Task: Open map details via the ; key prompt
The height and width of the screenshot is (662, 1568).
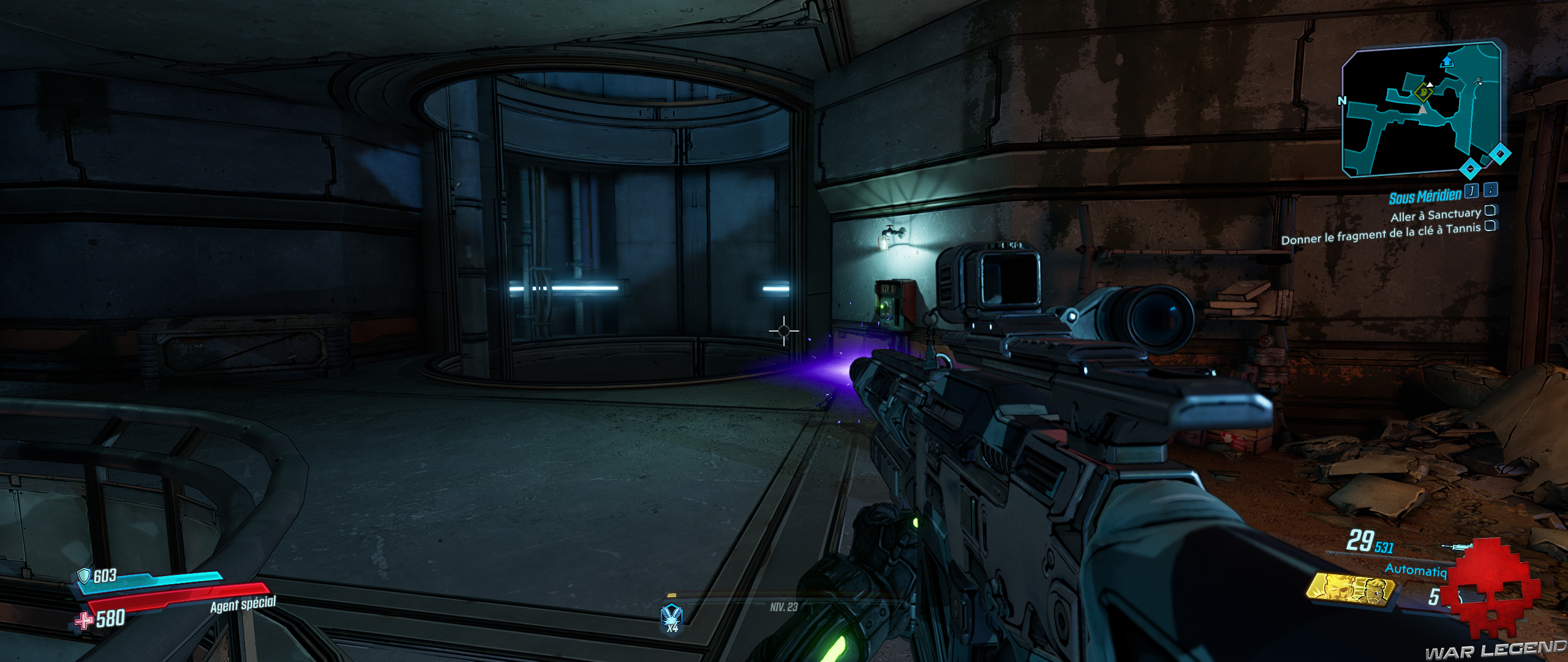Action: pyautogui.click(x=1490, y=192)
